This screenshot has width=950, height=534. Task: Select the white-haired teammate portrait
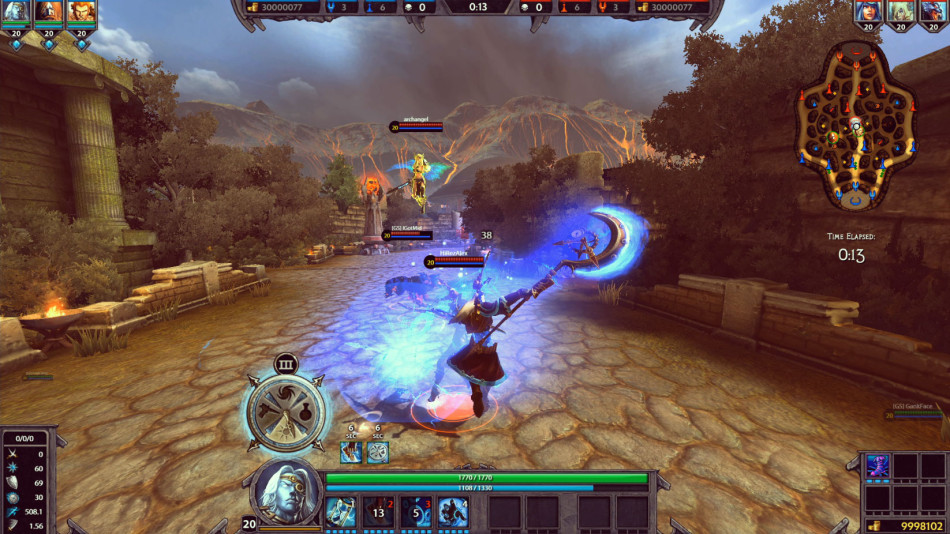[x=16, y=12]
